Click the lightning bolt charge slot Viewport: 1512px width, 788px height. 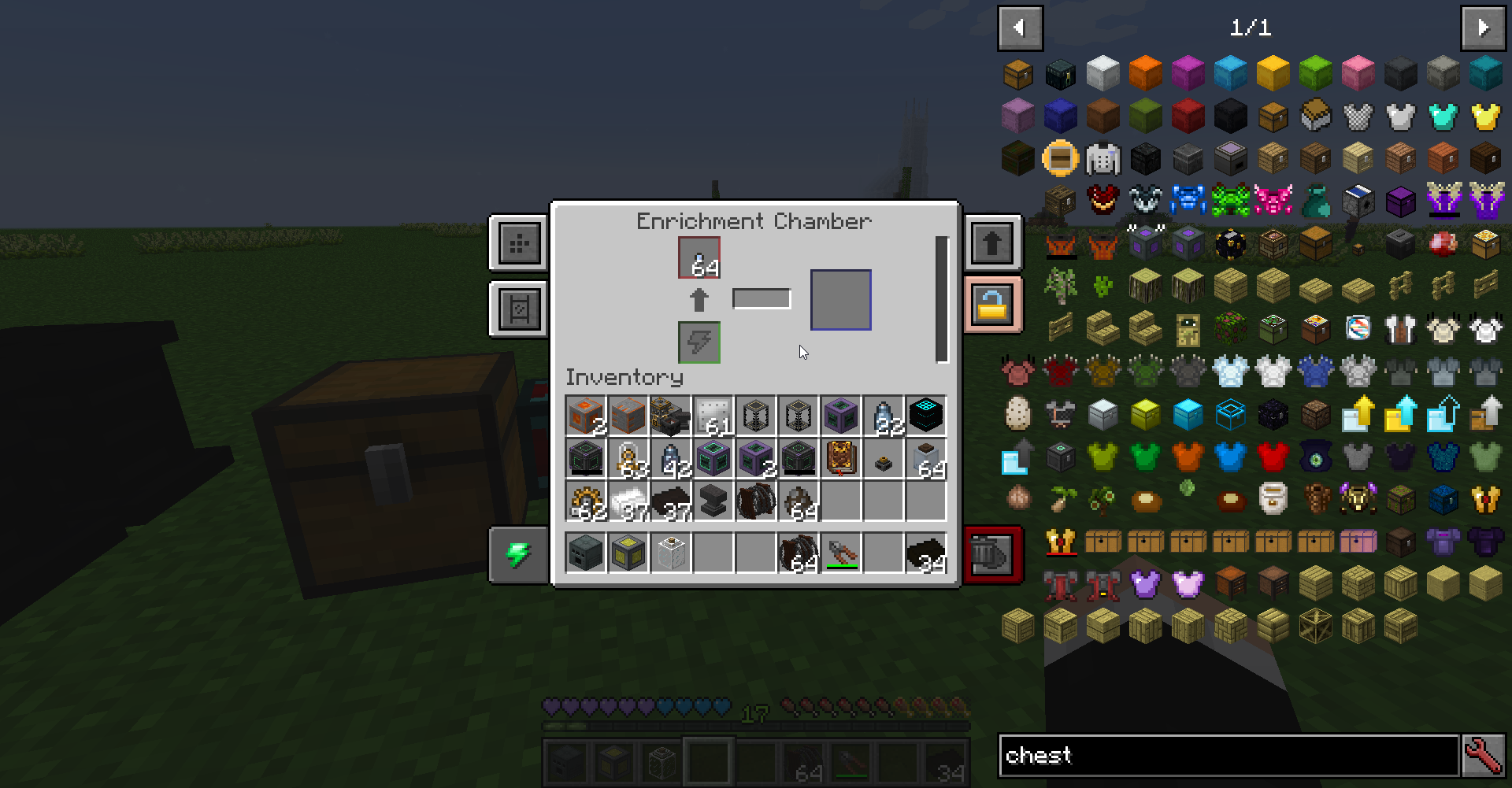pyautogui.click(x=699, y=342)
